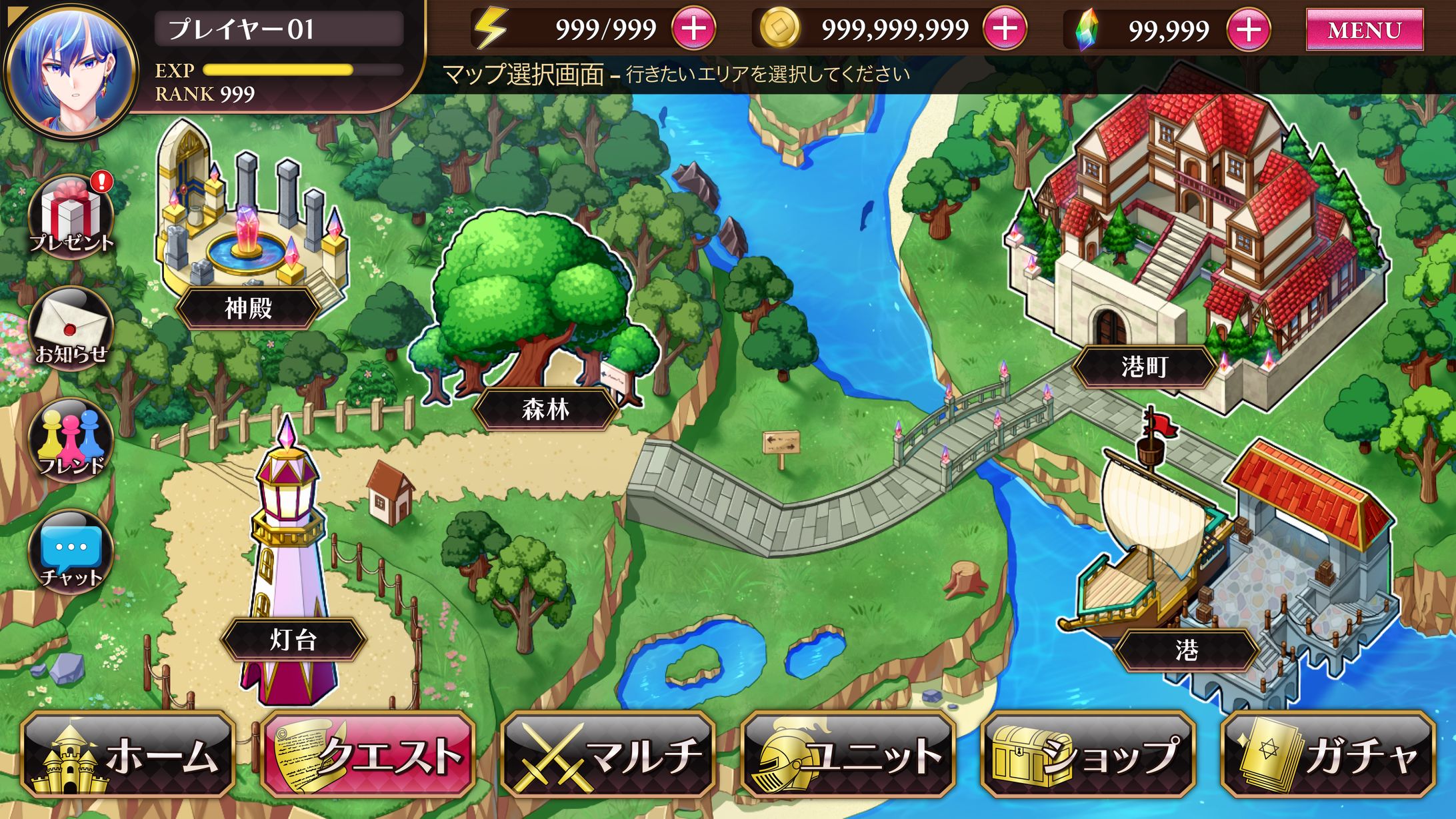Select the 灯台 lighthouse area
Screen dimensions: 1456x819
pyautogui.click(x=293, y=640)
